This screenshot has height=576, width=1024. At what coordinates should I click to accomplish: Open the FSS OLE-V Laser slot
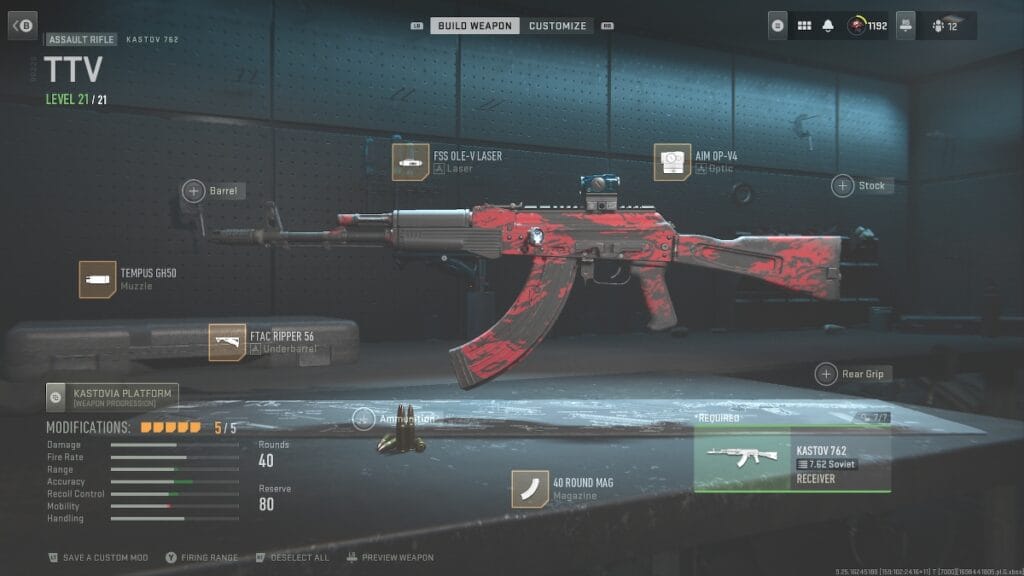410,162
